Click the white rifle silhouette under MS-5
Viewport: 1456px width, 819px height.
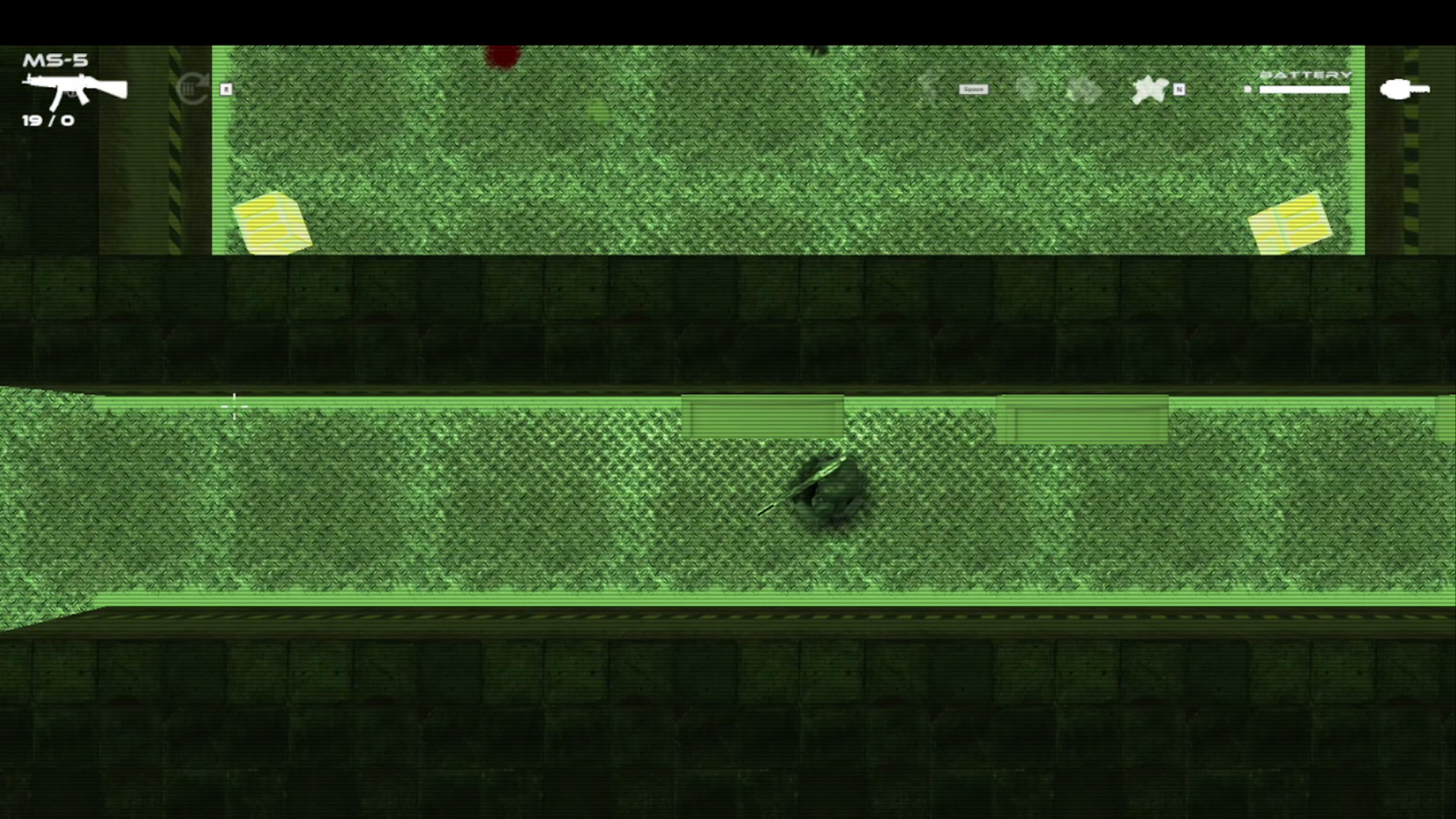pos(76,91)
